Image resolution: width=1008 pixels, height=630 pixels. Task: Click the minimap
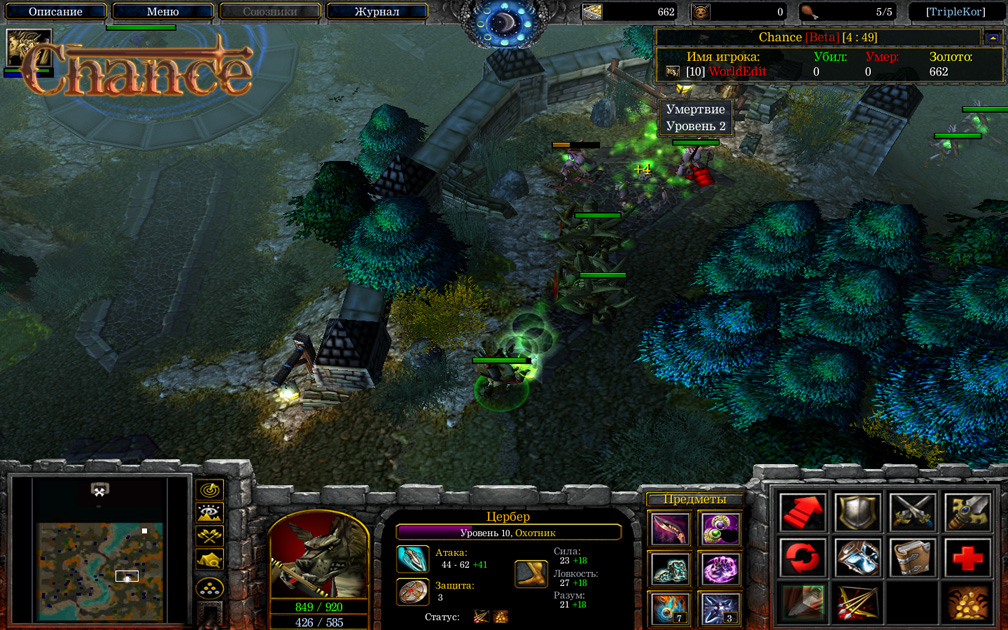click(x=100, y=549)
